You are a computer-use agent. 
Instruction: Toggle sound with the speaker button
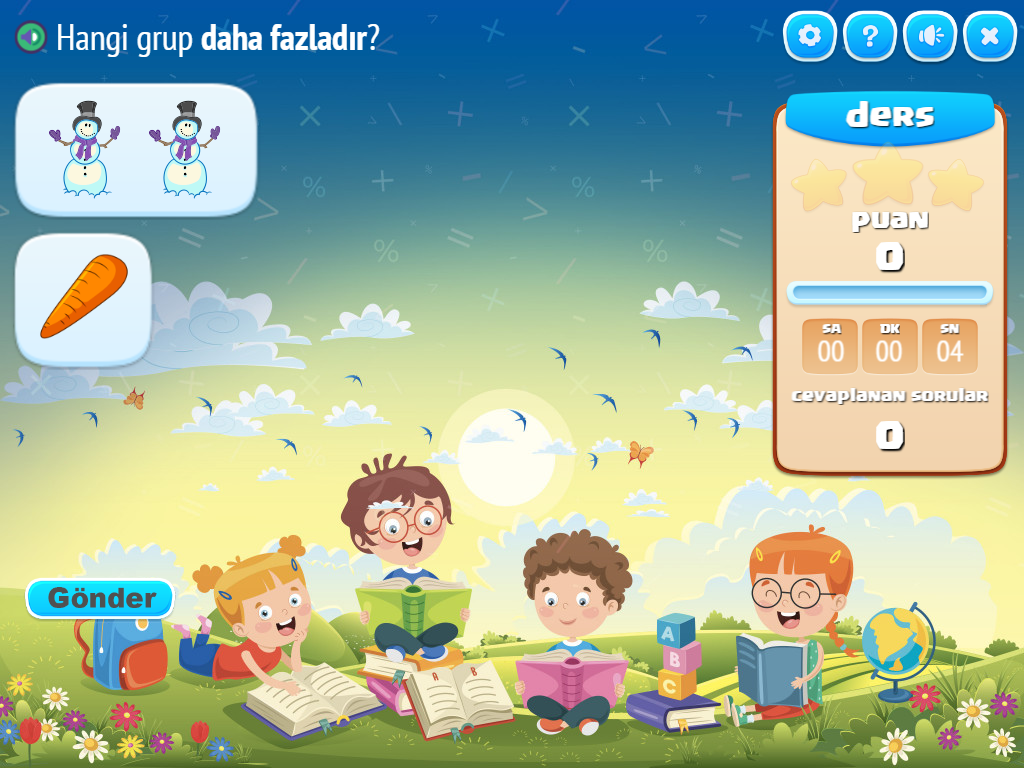[x=930, y=37]
